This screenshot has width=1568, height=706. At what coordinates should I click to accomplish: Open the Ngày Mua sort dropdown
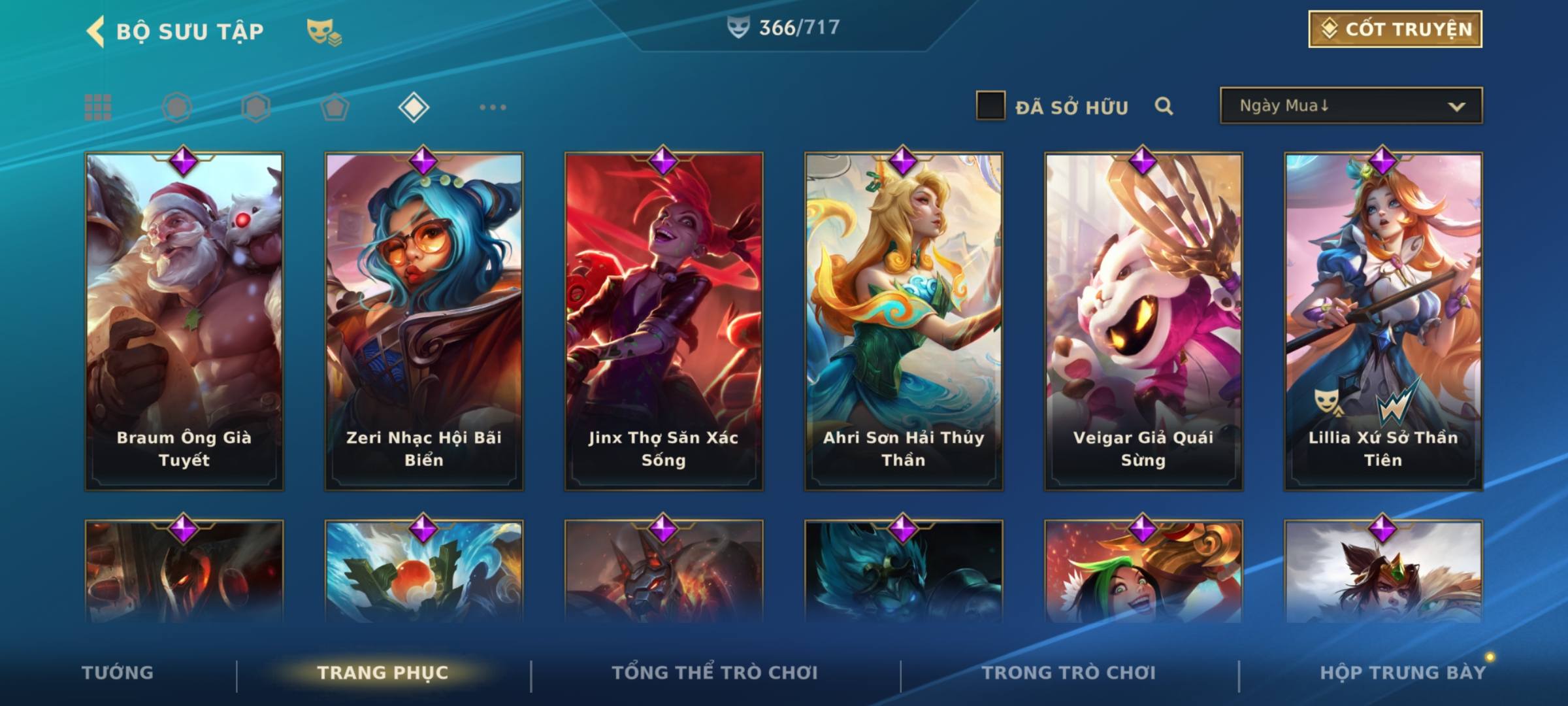[1350, 106]
